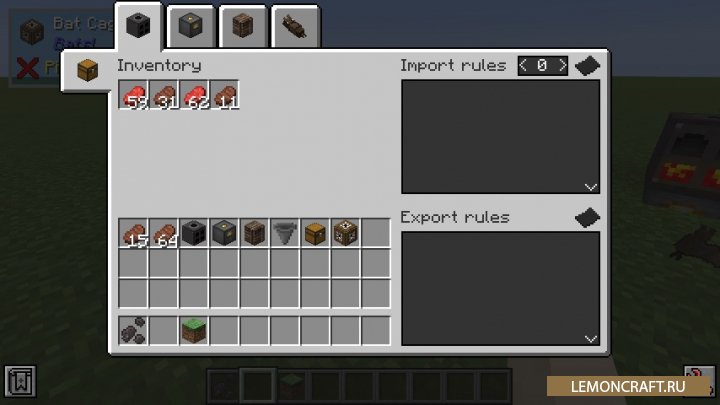Select the chest side tab

pos(89,72)
